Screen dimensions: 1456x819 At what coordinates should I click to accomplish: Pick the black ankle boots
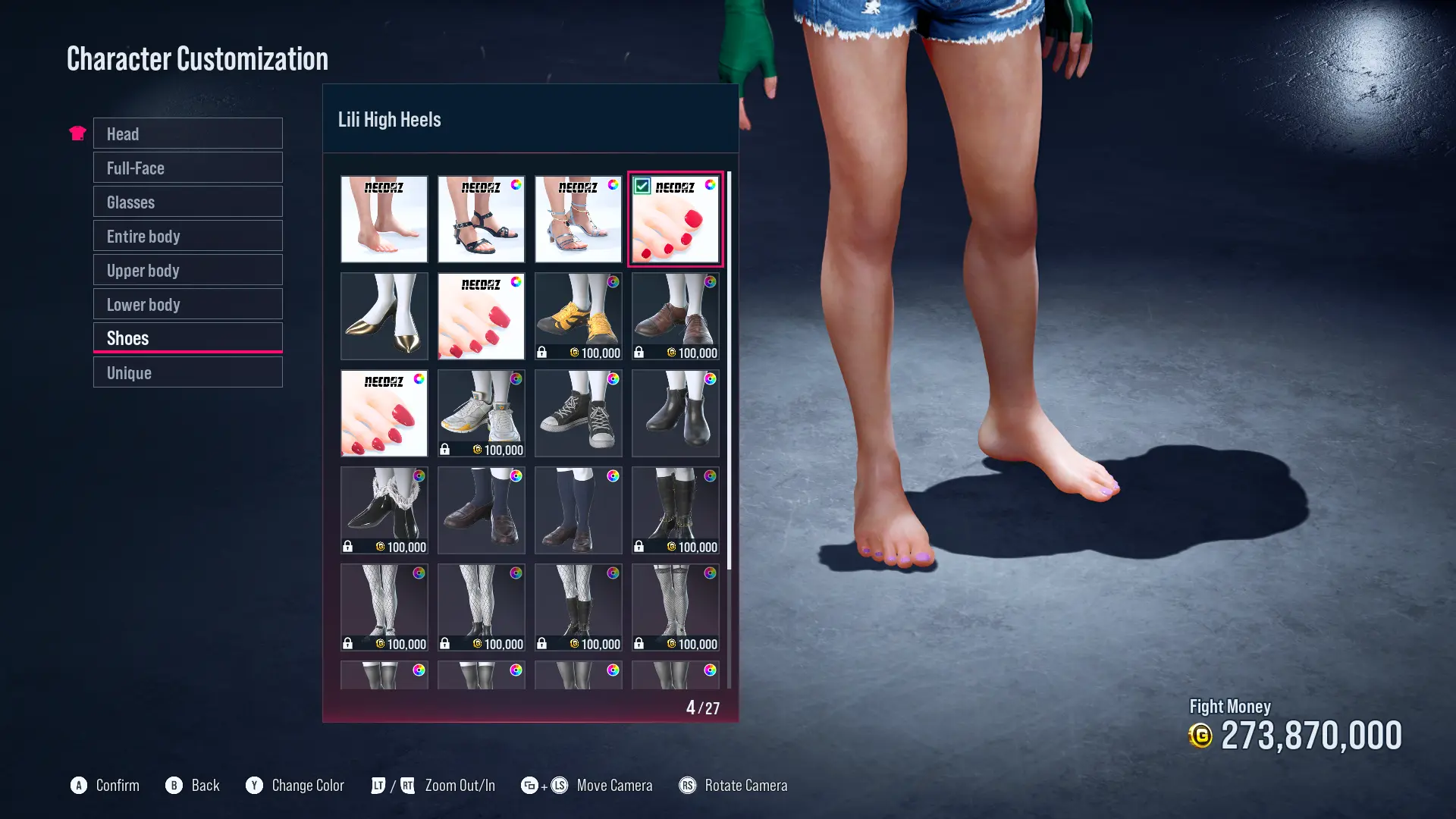[x=675, y=413]
